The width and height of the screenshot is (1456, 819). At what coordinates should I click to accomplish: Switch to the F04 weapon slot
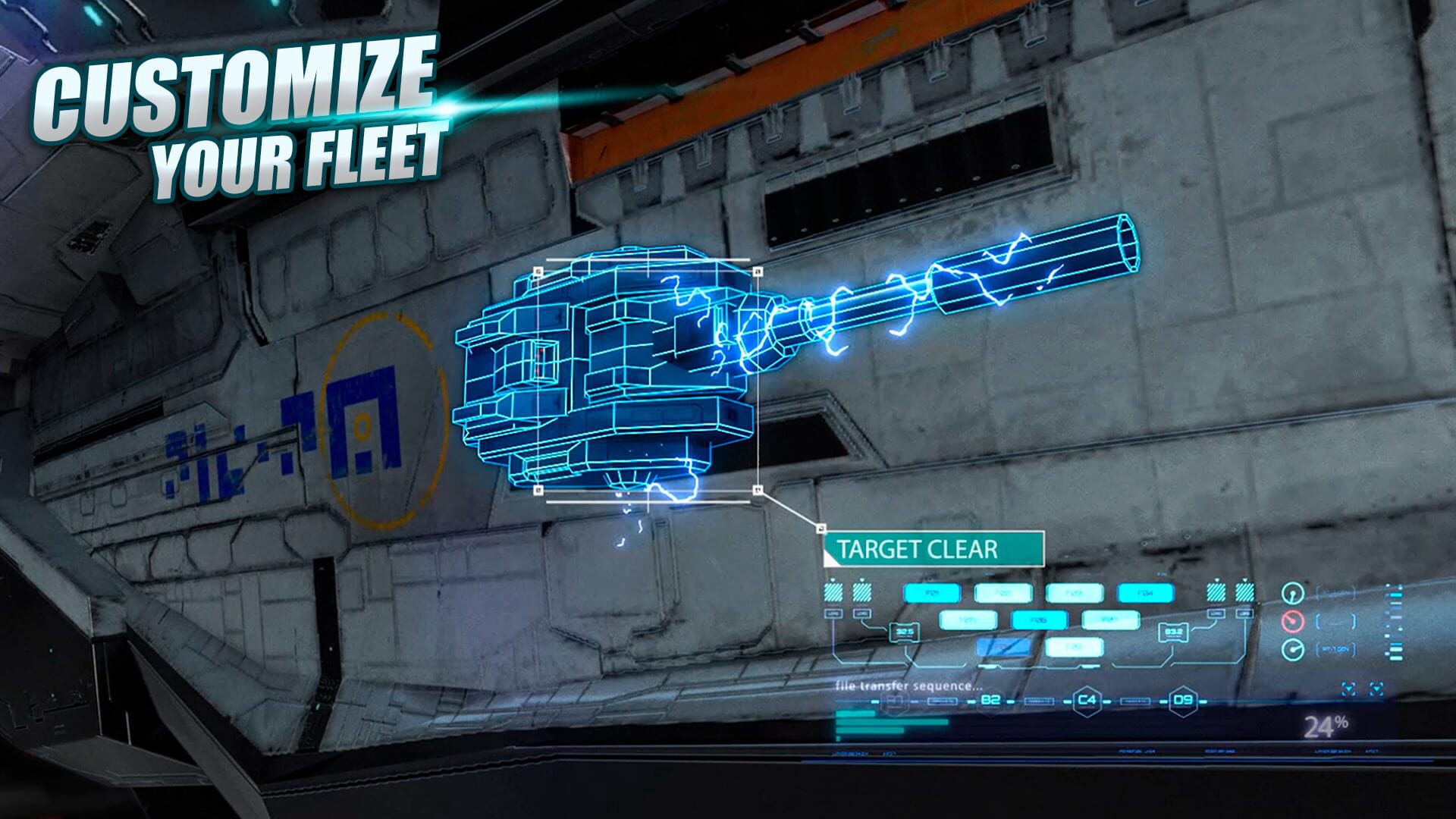(1144, 592)
